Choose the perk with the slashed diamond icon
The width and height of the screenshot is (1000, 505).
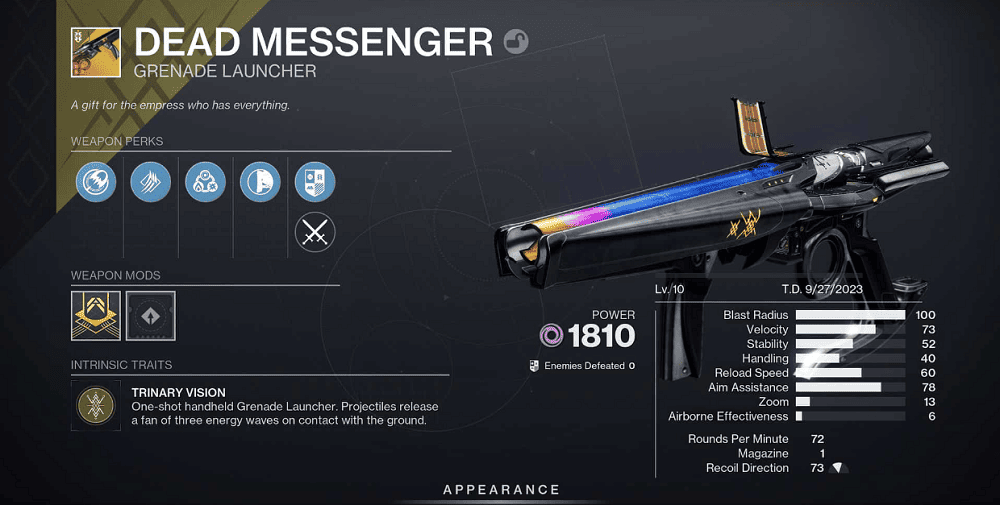pyautogui.click(x=150, y=181)
